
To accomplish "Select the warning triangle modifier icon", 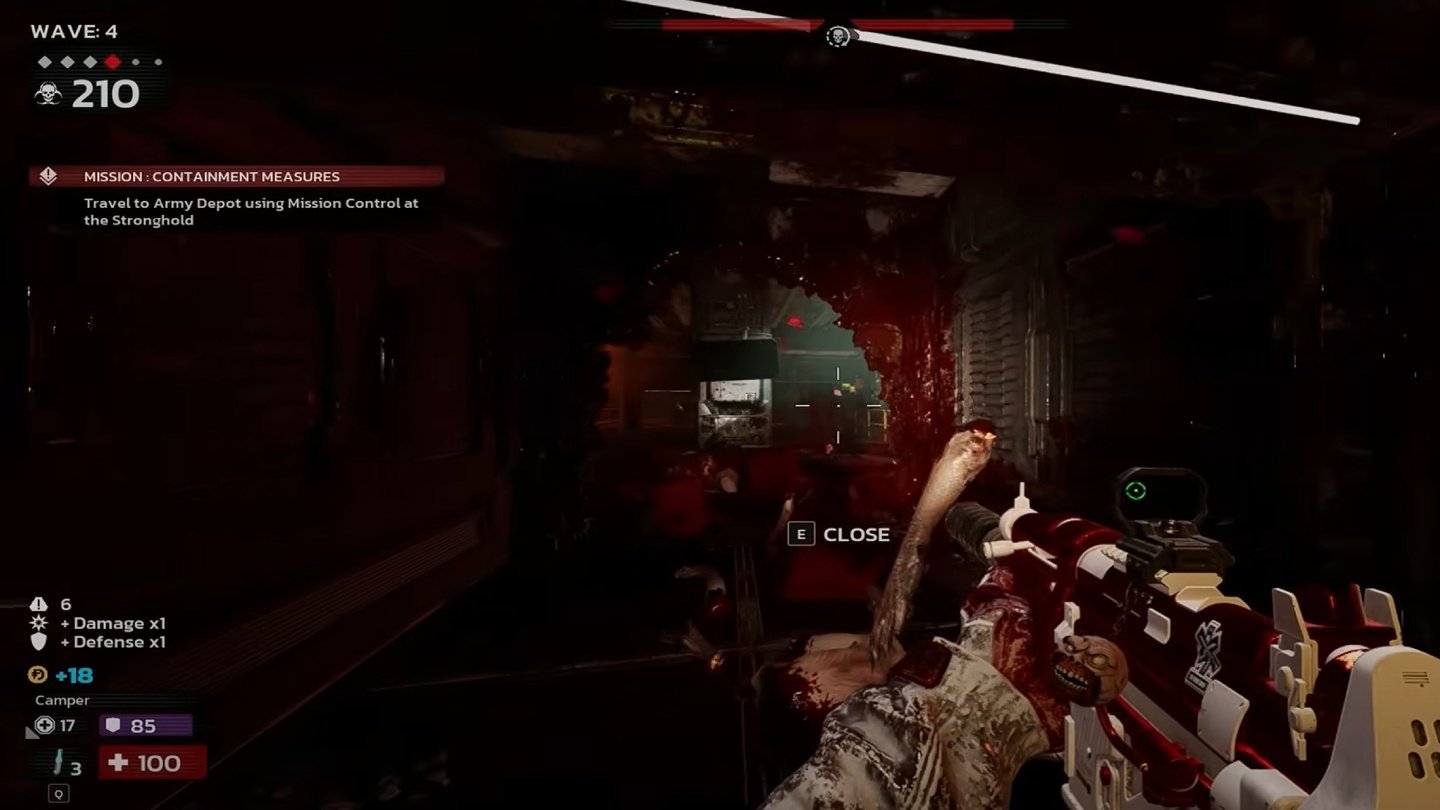I will (x=39, y=604).
